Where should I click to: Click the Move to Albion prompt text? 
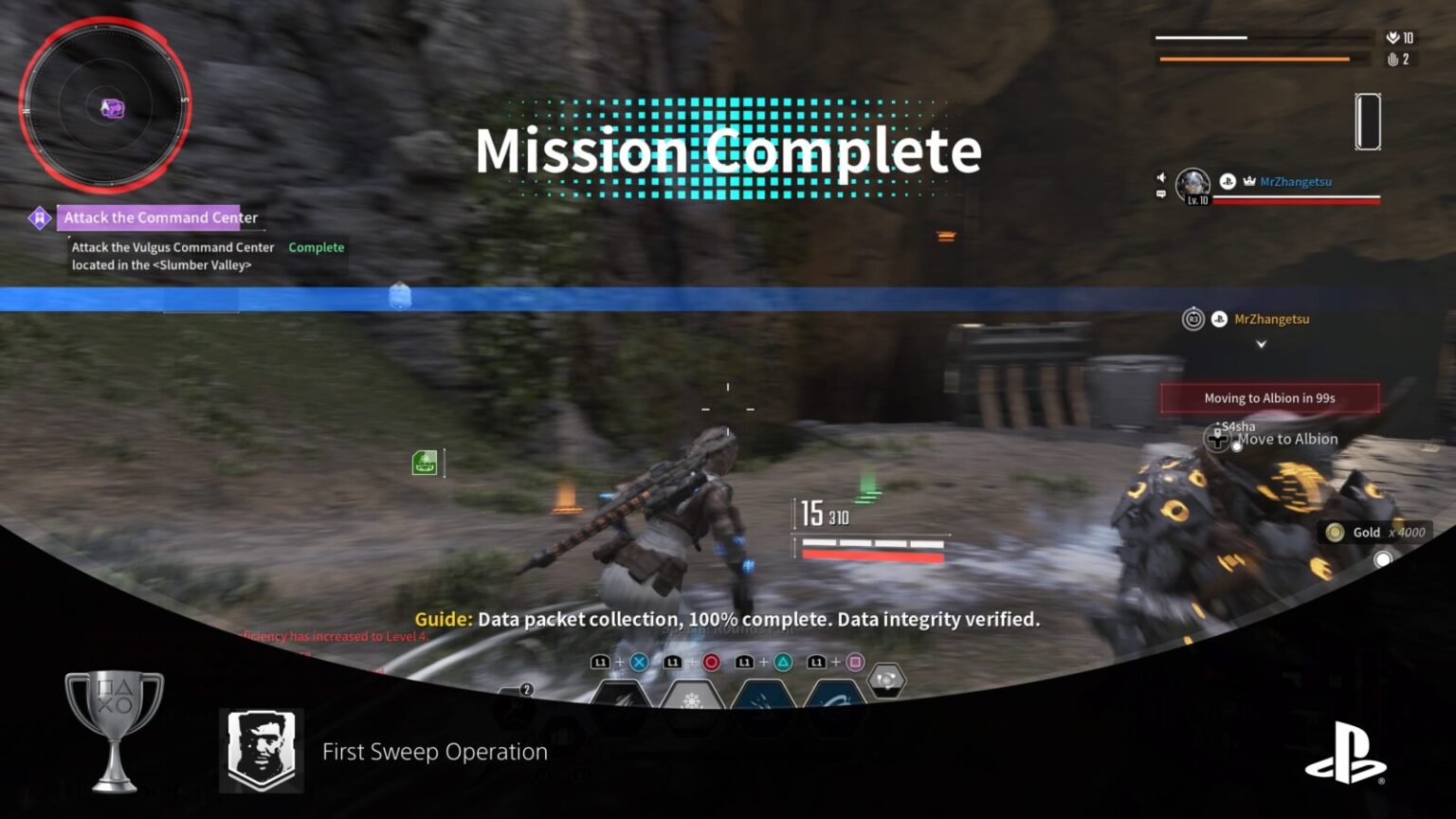click(1288, 439)
